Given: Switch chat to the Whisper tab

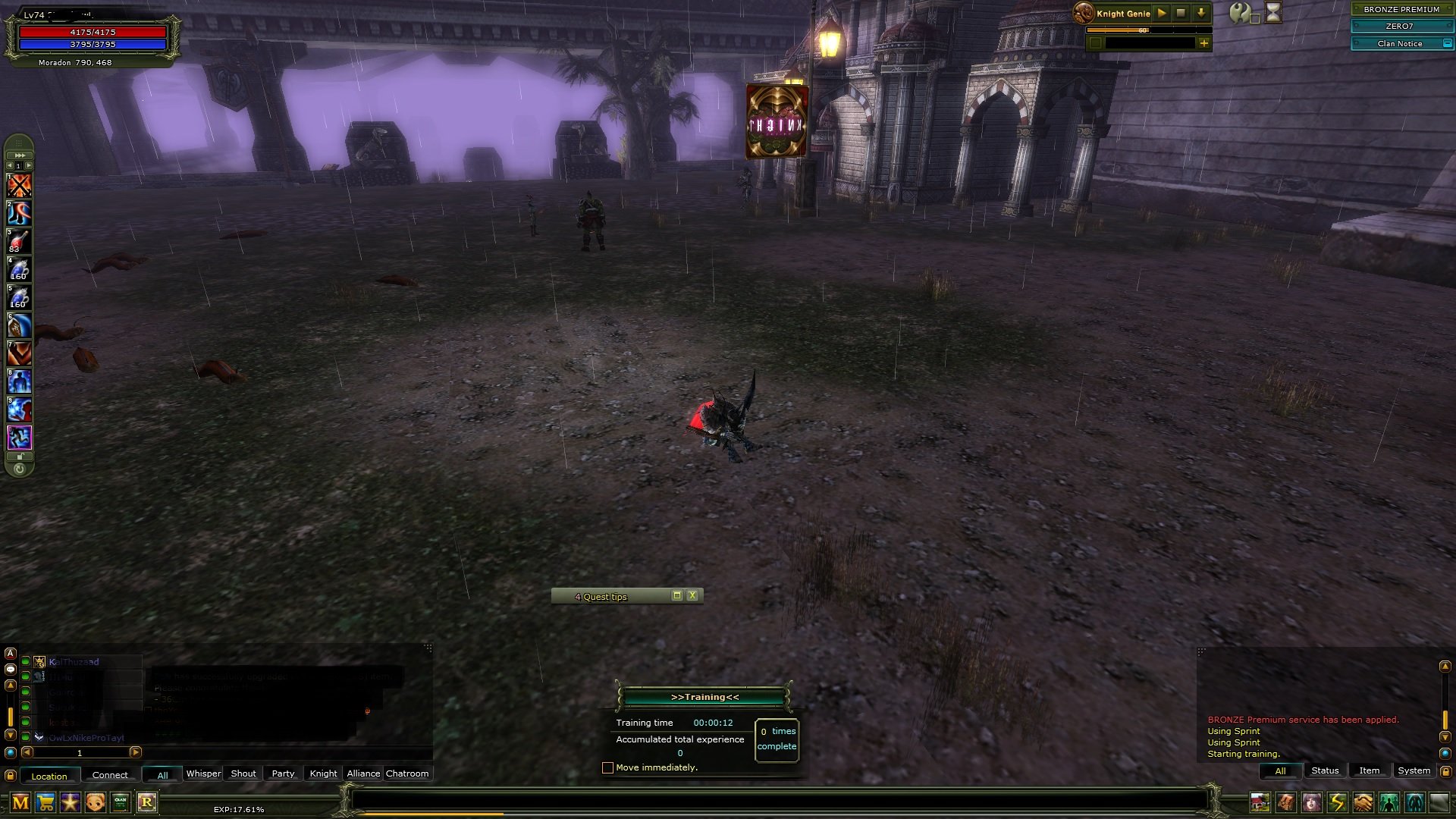Looking at the screenshot, I should 203,773.
